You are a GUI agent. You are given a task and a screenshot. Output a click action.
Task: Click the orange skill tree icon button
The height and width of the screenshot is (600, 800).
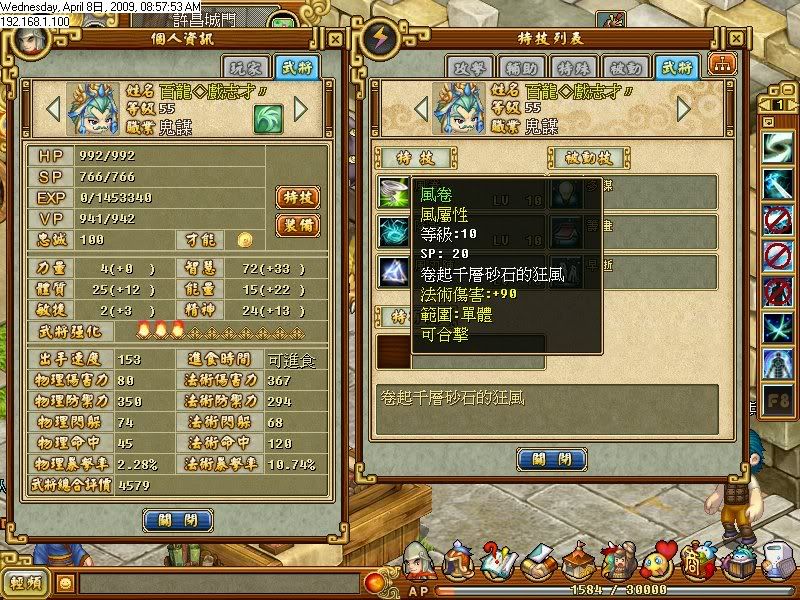[721, 63]
